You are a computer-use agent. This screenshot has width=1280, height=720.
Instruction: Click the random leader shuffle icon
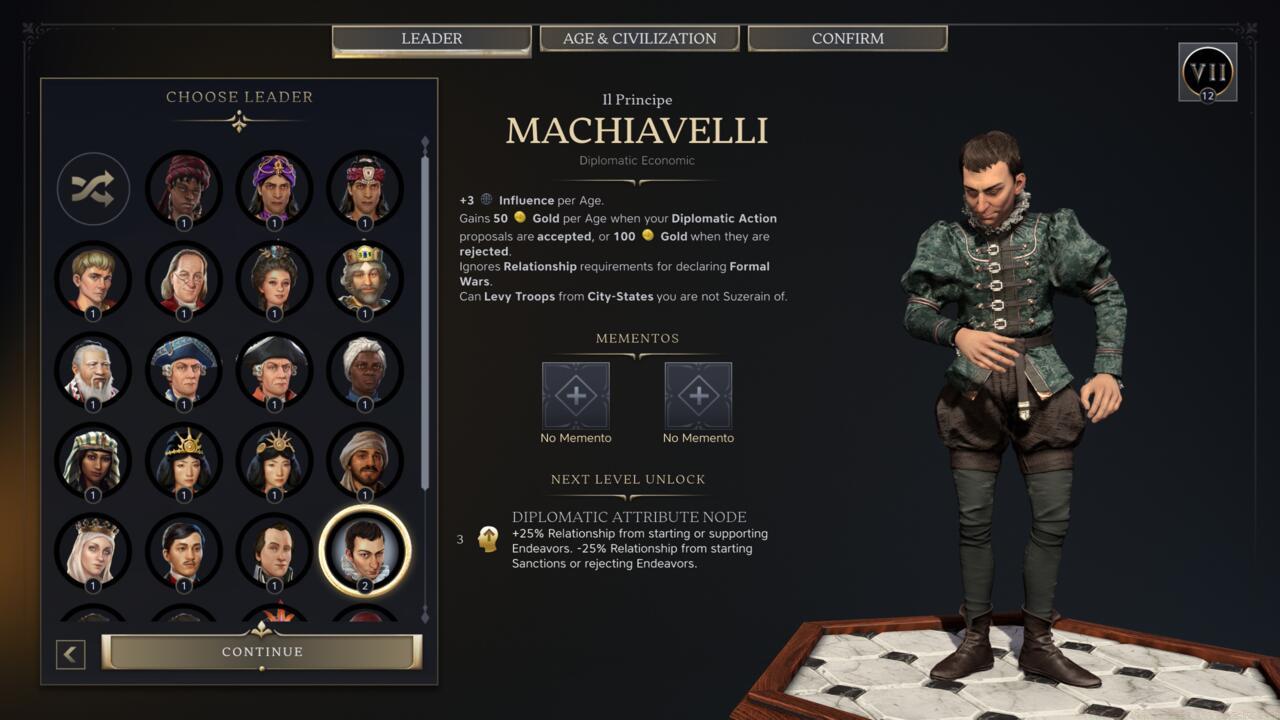tap(93, 190)
